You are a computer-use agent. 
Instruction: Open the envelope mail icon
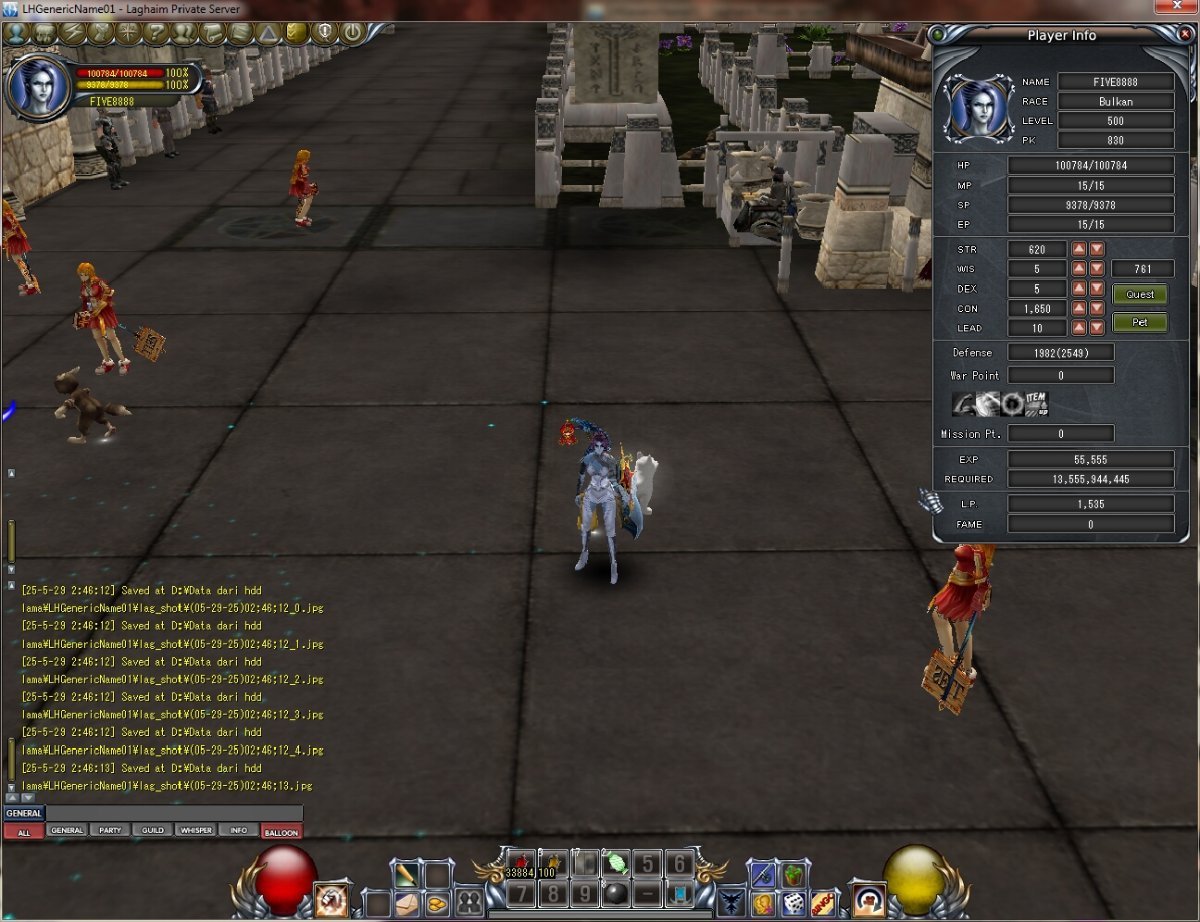coord(408,904)
